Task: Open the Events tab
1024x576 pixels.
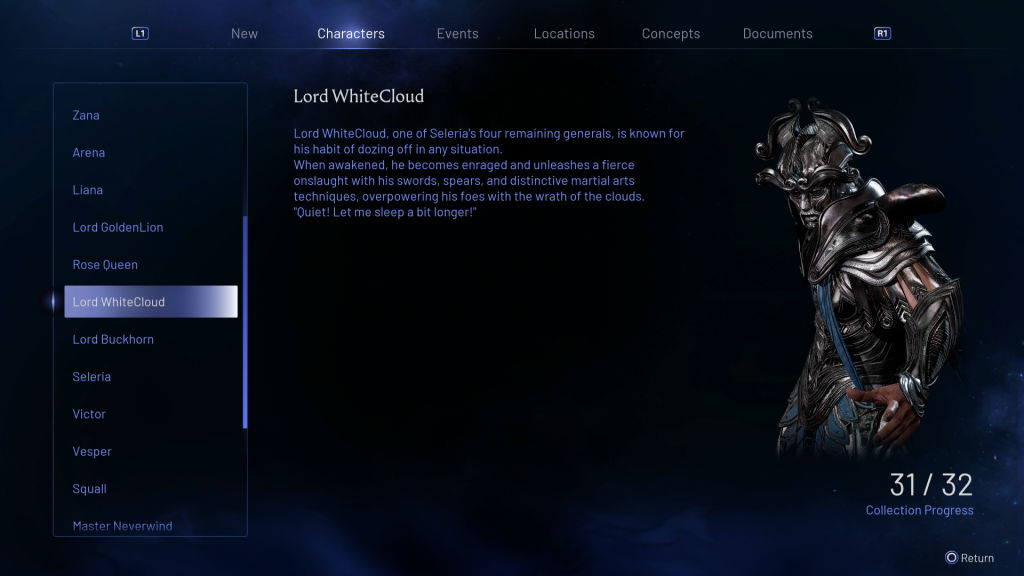Action: pos(457,33)
